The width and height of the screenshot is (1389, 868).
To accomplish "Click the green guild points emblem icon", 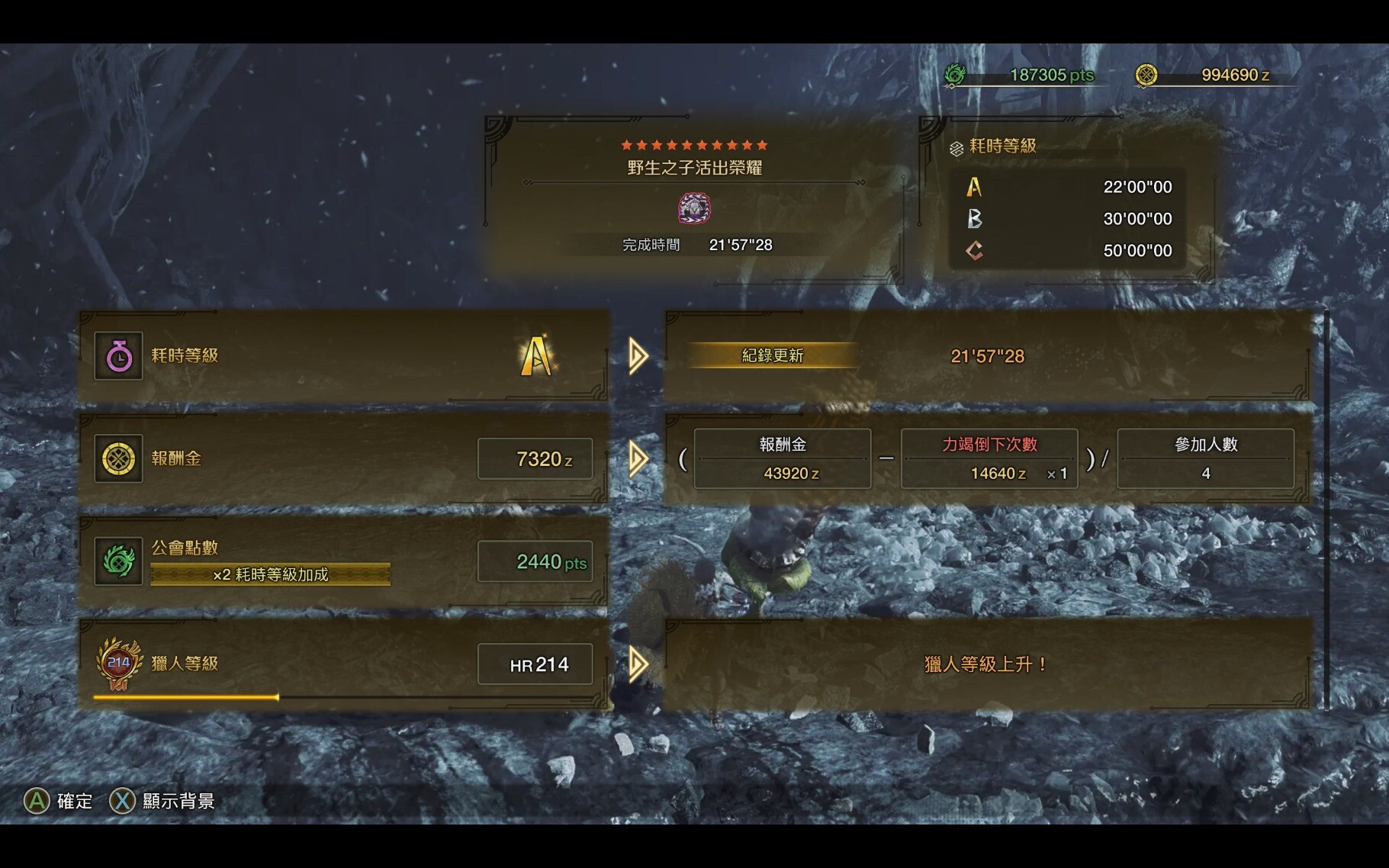I will click(x=118, y=561).
